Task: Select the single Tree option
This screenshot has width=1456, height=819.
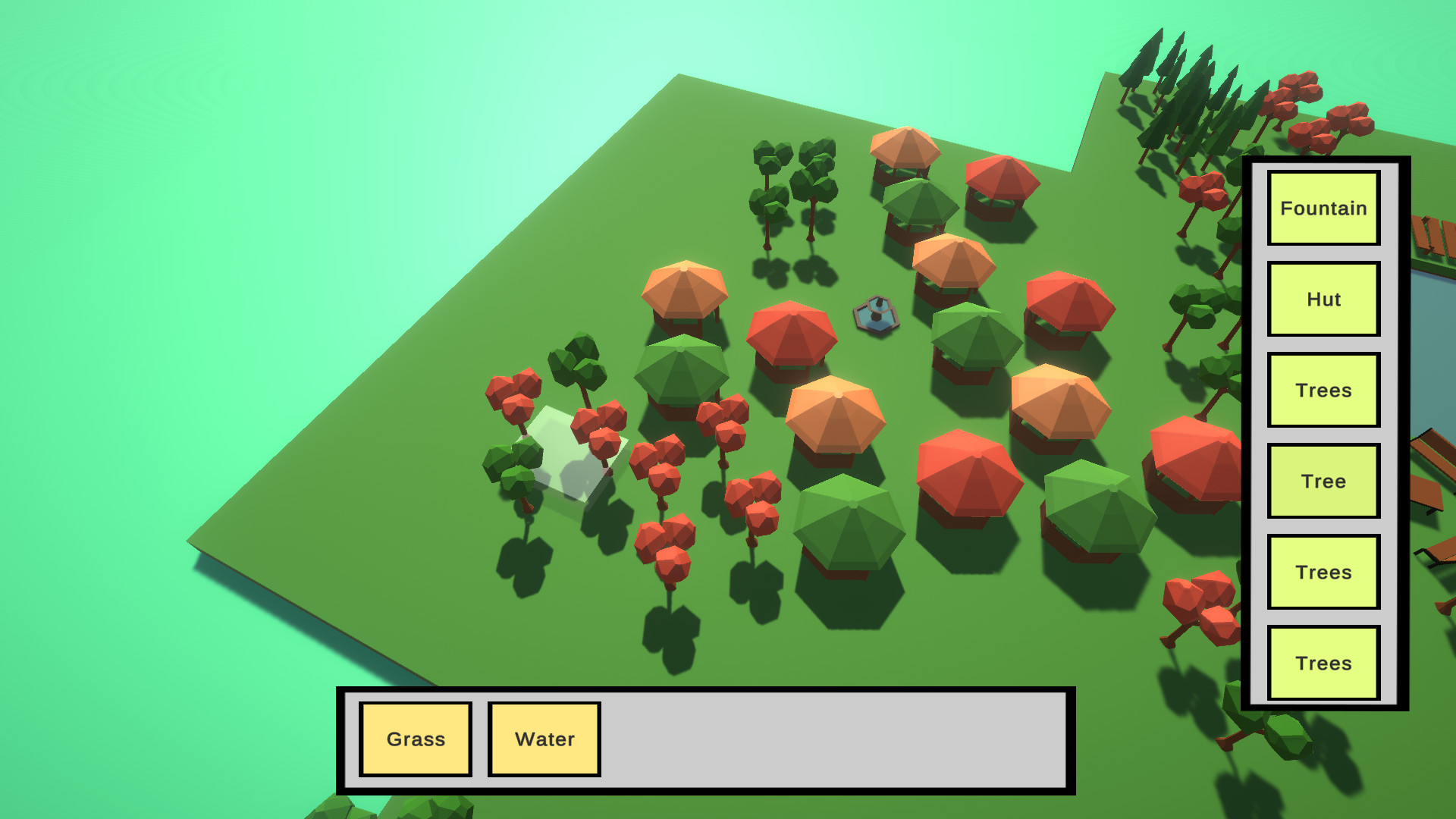Action: (1323, 480)
